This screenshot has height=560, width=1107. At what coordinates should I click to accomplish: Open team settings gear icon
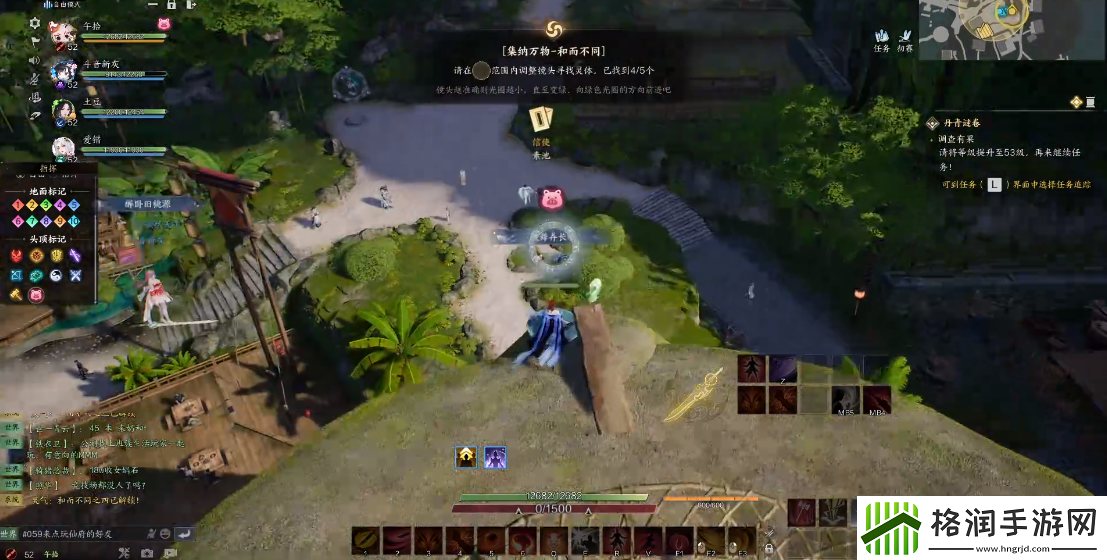click(x=35, y=22)
